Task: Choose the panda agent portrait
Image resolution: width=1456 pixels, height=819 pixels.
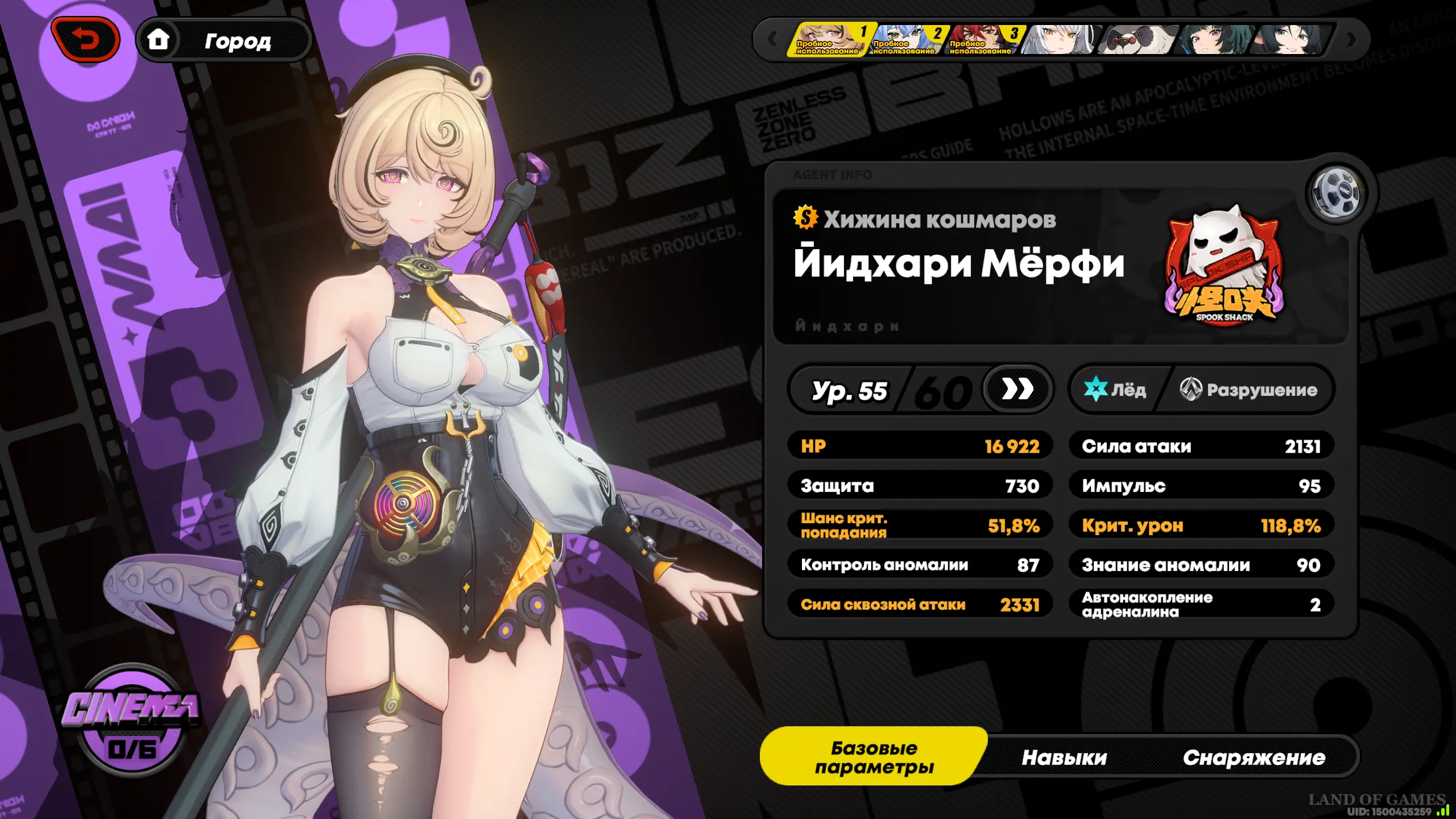Action: 1136,40
